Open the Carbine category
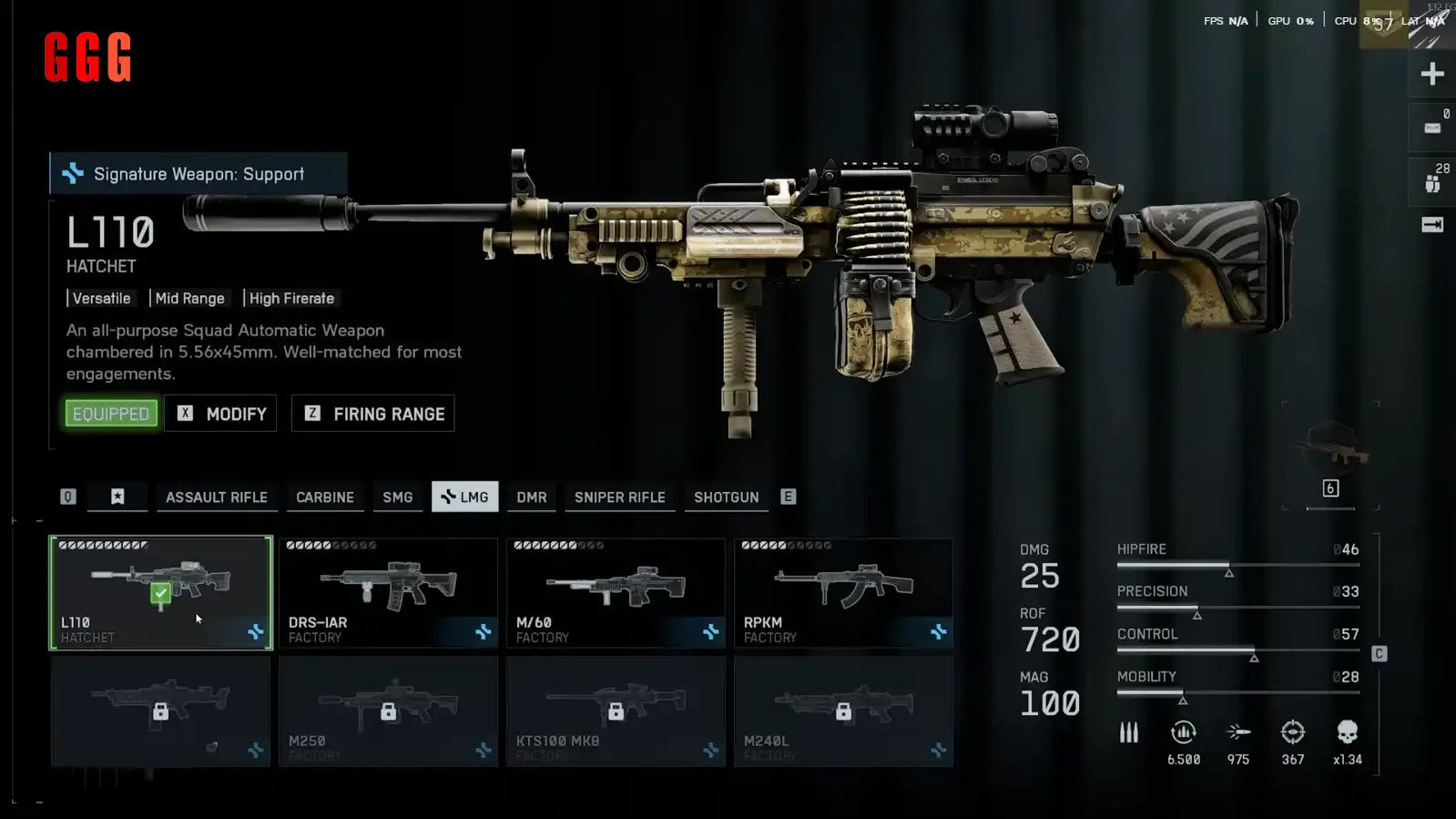This screenshot has width=1456, height=819. 325,497
